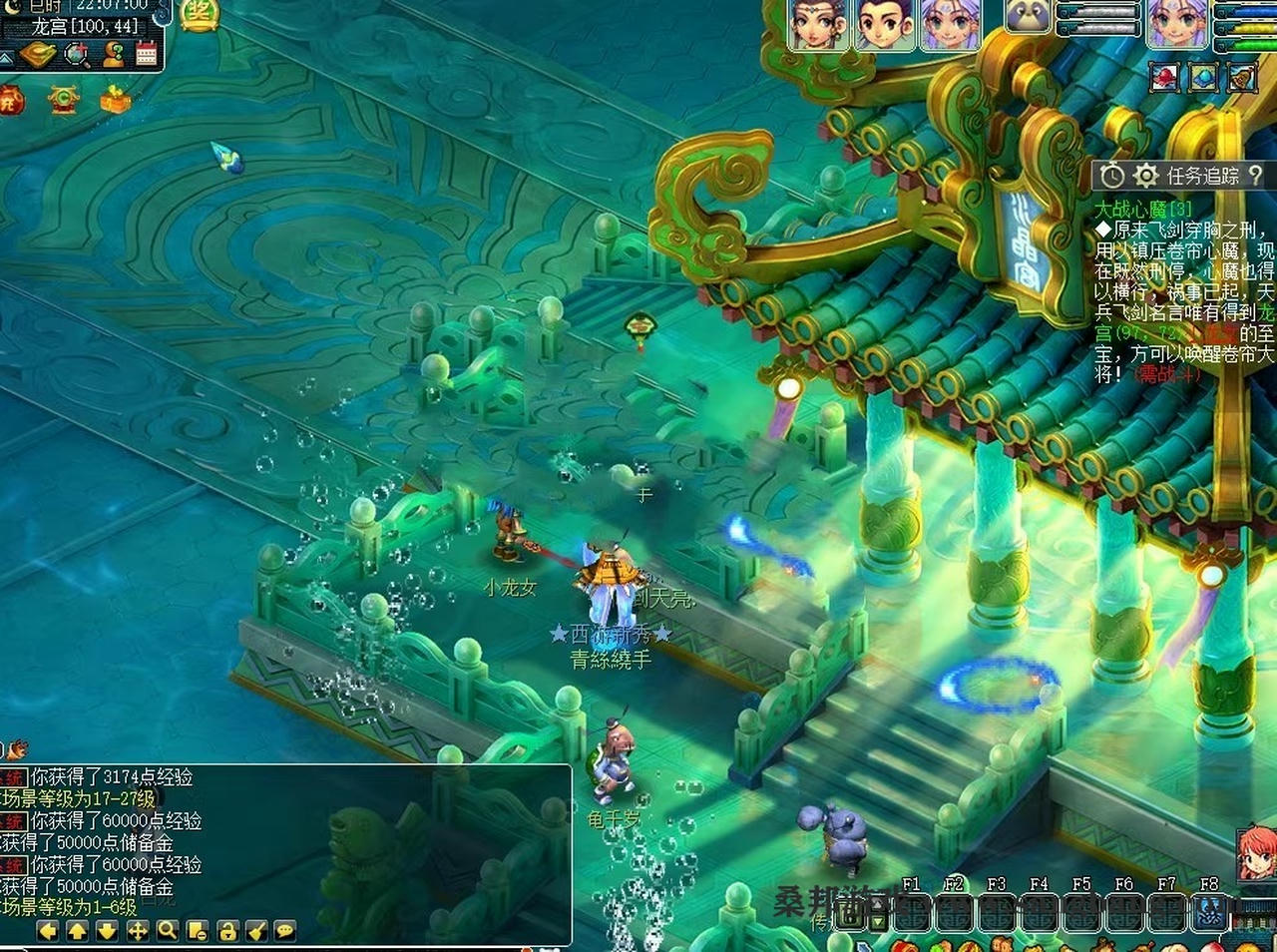
Task: Click the chat move-arrows button
Action: [138, 931]
